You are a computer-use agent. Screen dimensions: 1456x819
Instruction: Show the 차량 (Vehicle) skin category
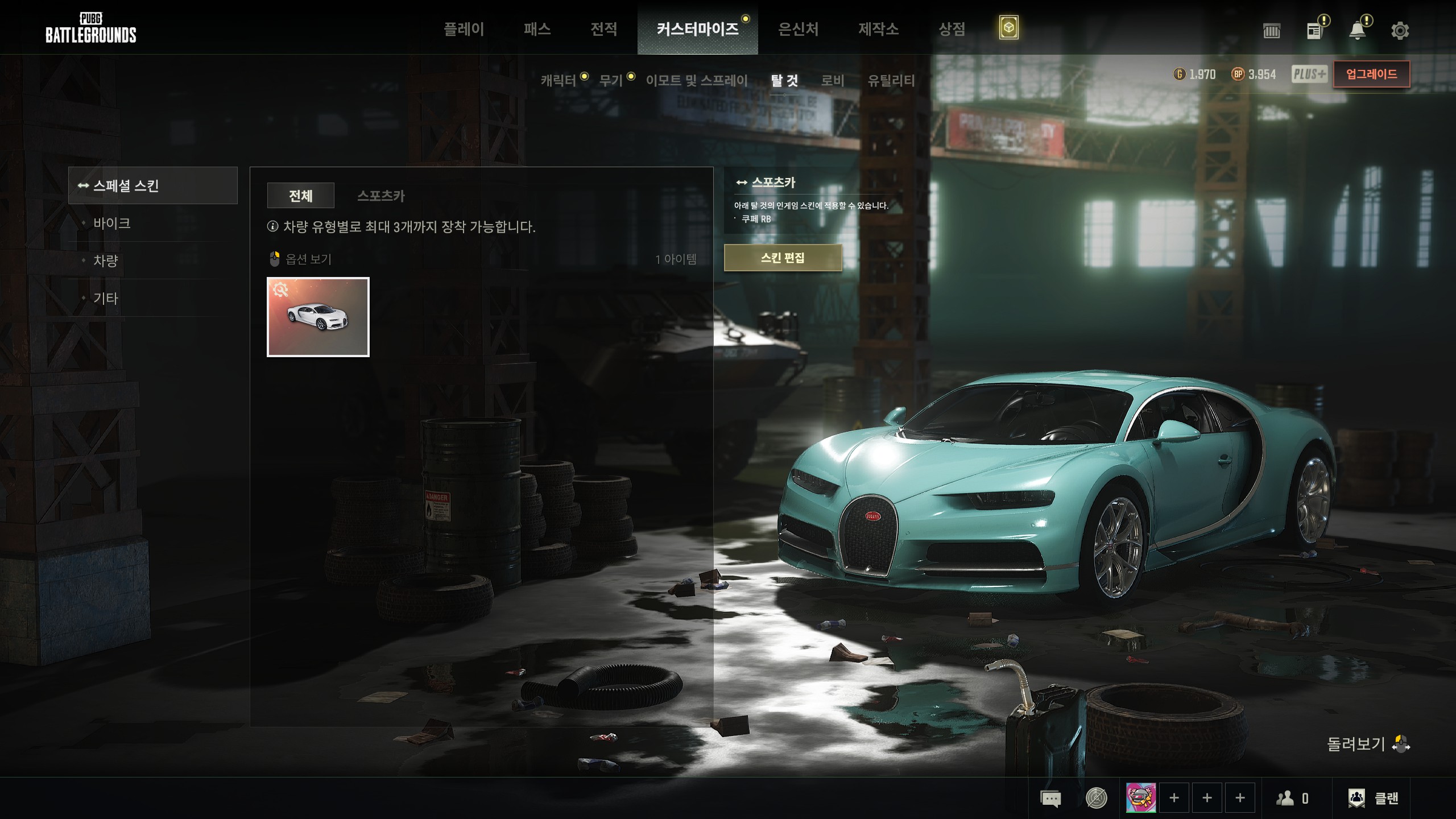click(106, 260)
